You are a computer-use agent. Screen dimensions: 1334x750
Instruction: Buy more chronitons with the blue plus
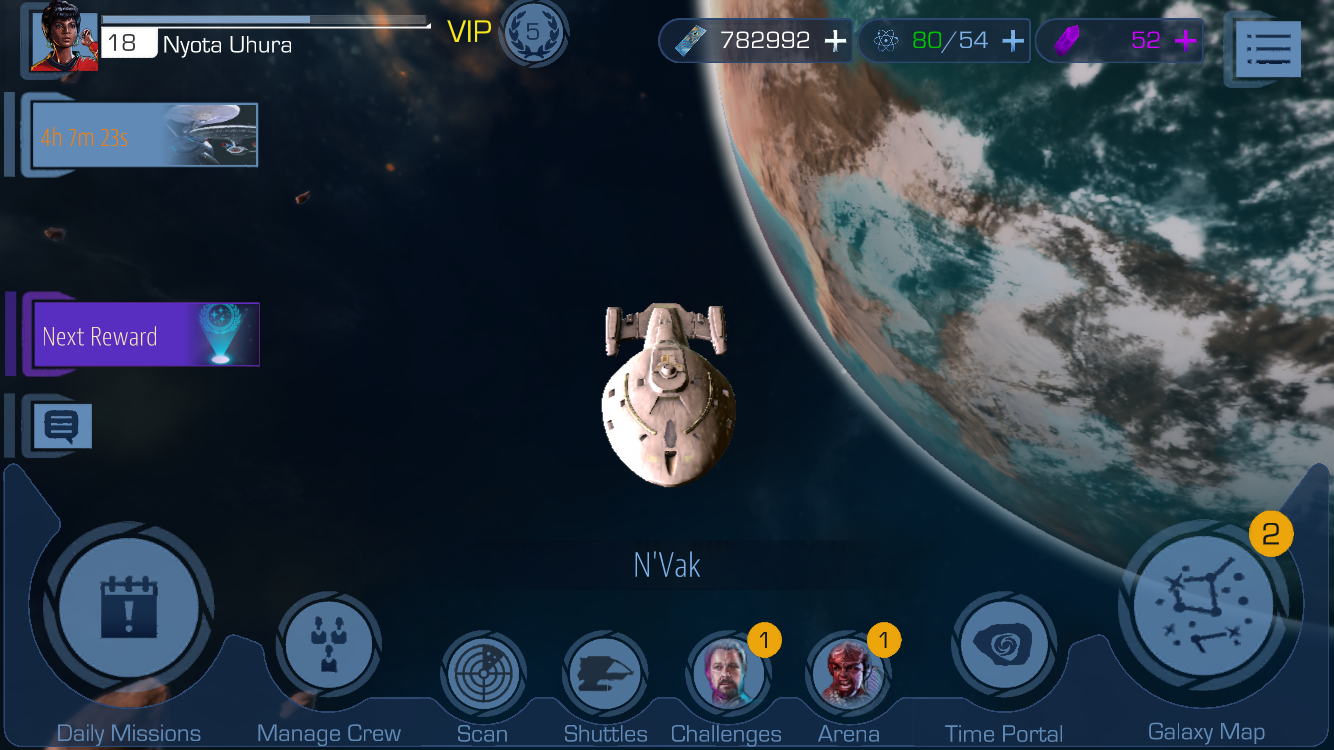pyautogui.click(x=1012, y=41)
